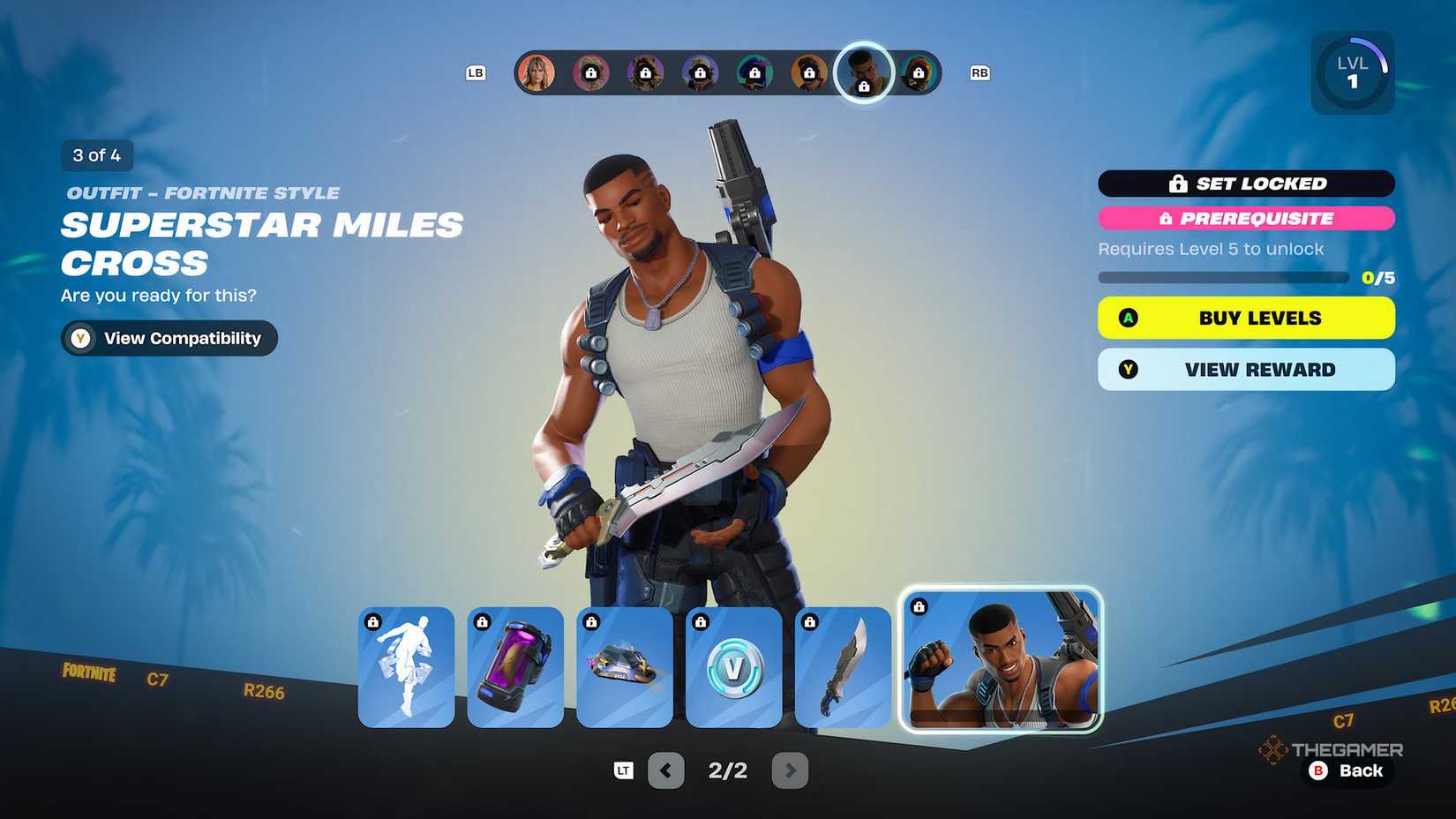
Task: Expand the SET LOCKED banner
Action: click(1246, 184)
